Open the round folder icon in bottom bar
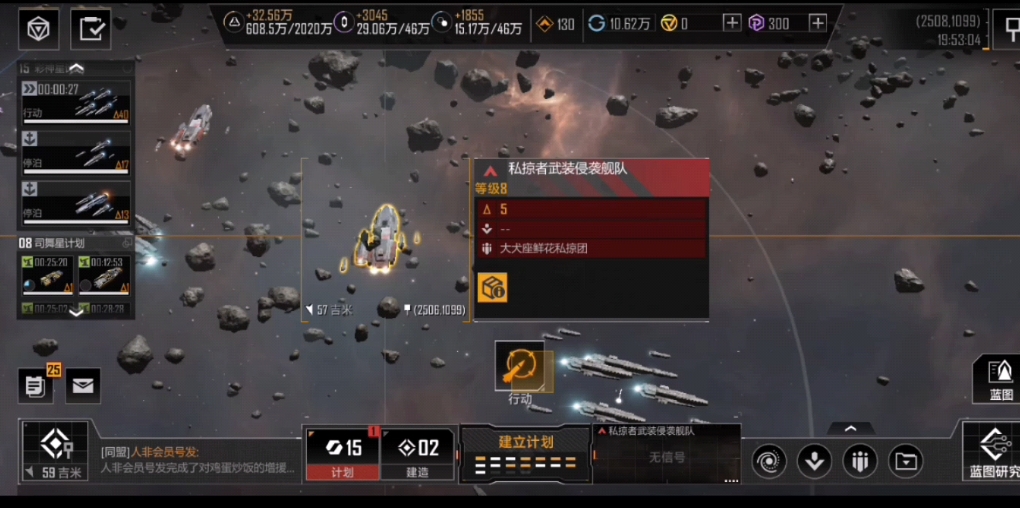 (x=905, y=461)
